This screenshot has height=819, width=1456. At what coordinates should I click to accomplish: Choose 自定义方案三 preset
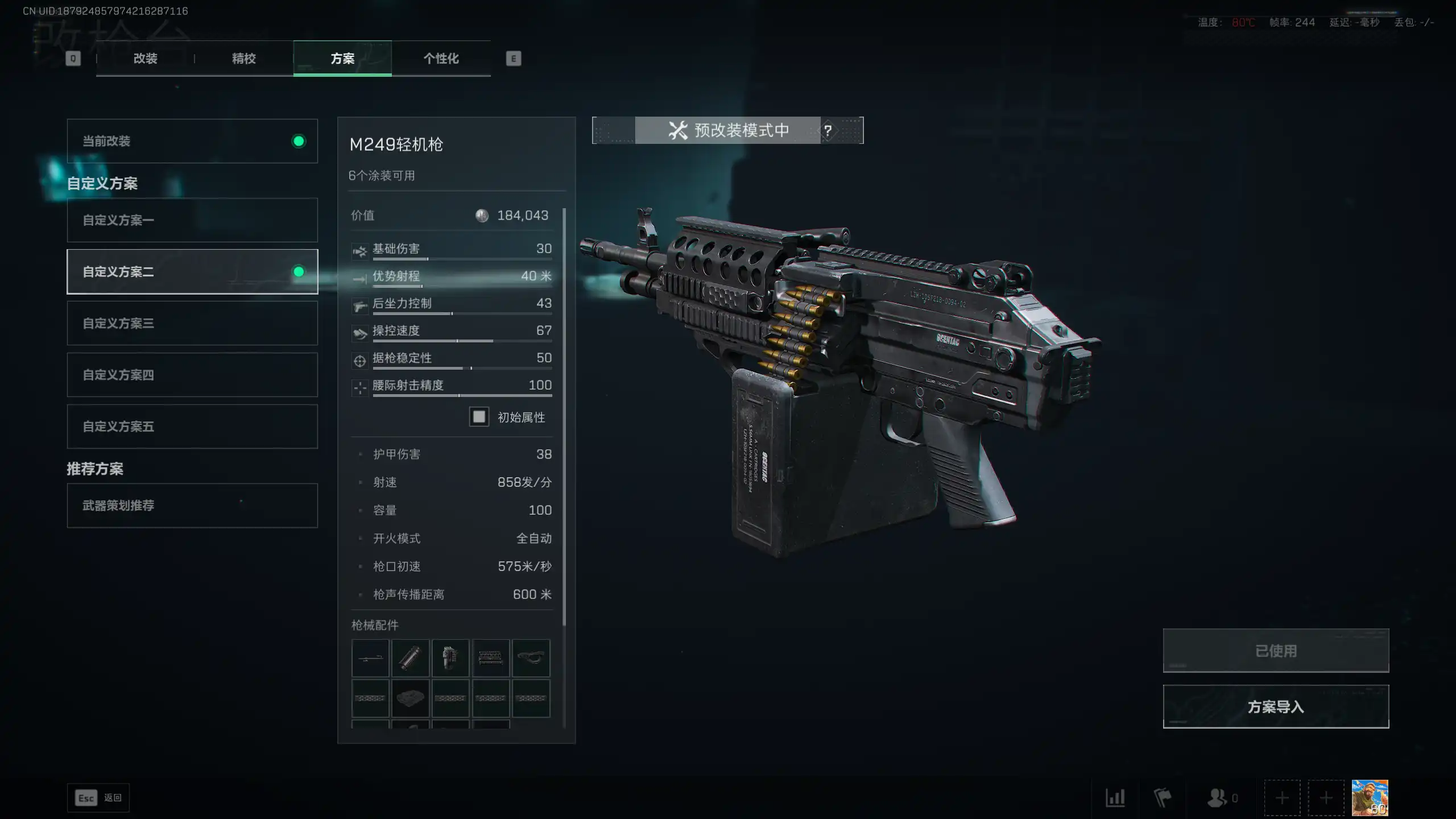(x=192, y=323)
